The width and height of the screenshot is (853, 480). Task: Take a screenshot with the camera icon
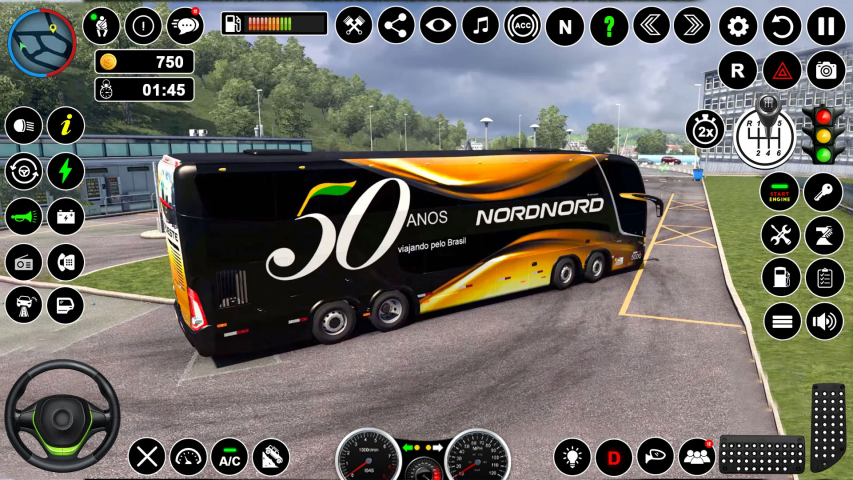point(826,70)
